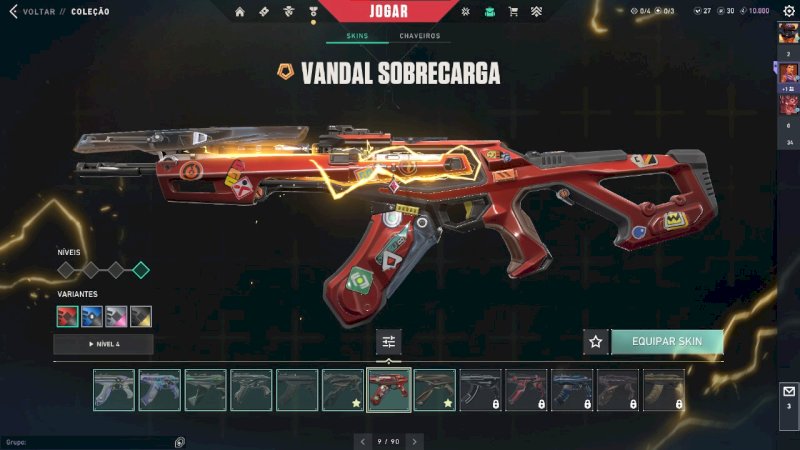Go to the next skin page arrow

(414, 441)
